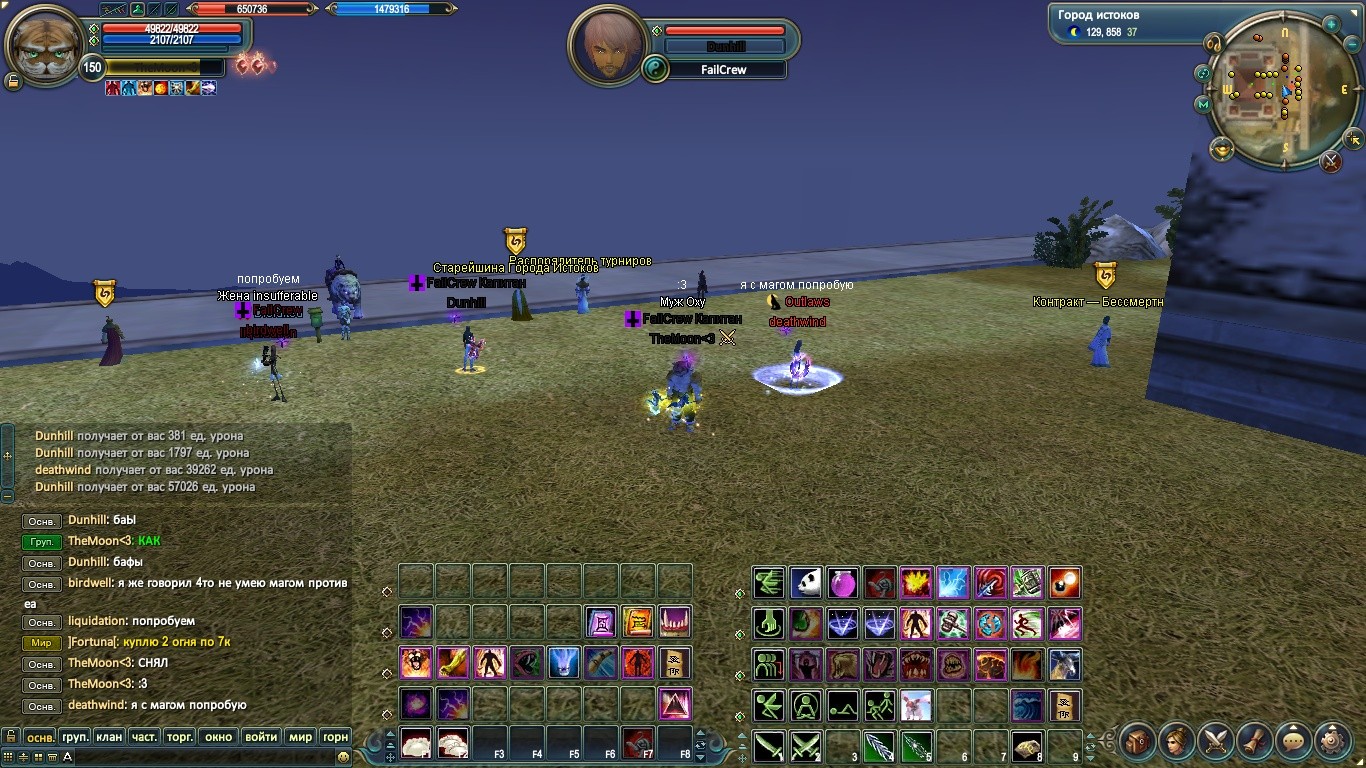The image size is (1366, 768).
Task: Open the smiley emoticon picker in chat
Action: (x=343, y=757)
